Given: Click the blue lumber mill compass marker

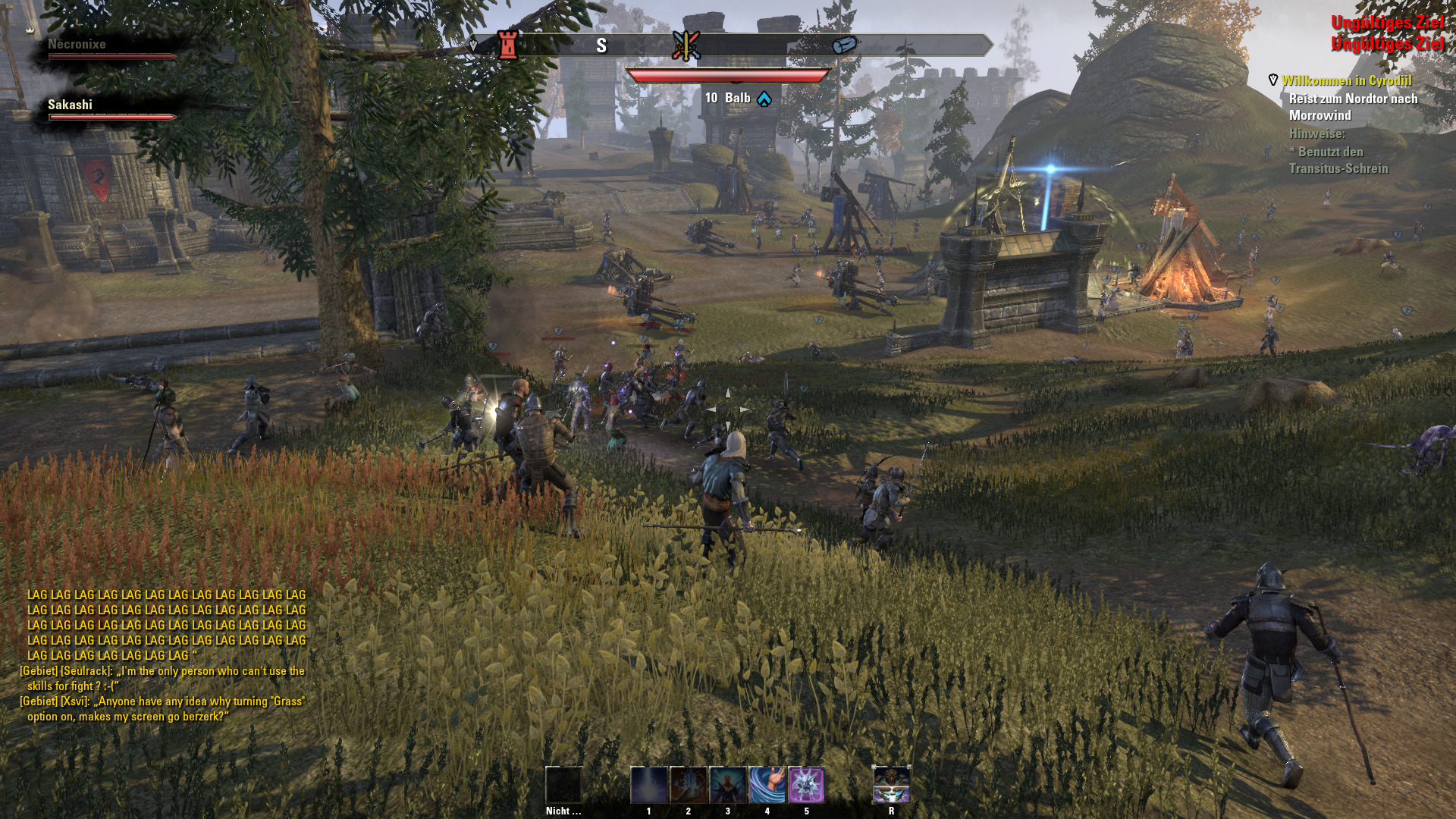Looking at the screenshot, I should (x=844, y=45).
